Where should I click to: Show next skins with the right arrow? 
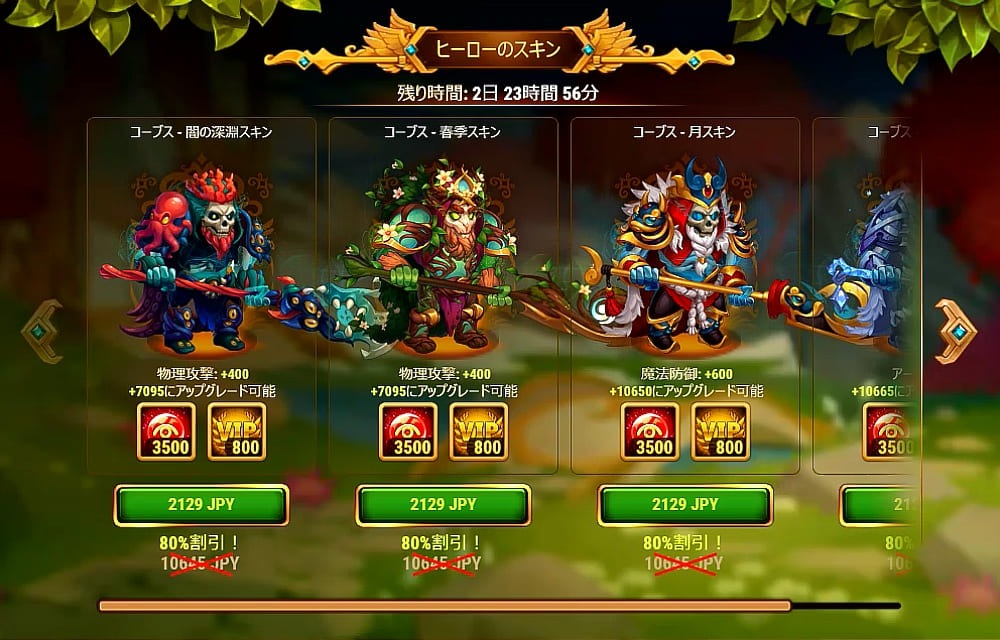point(955,331)
